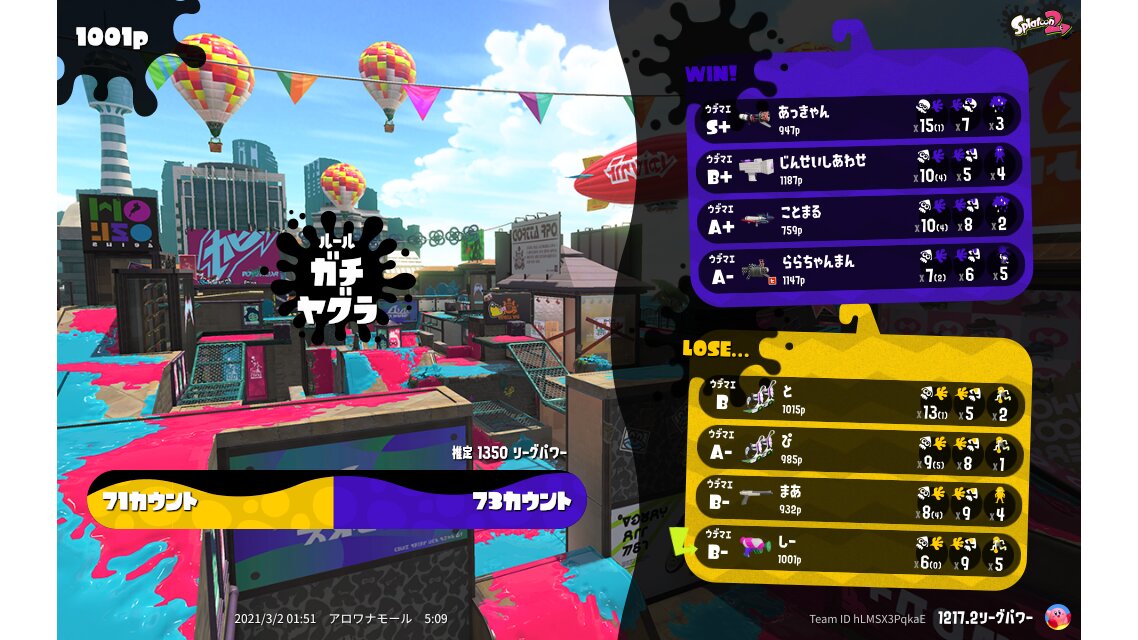Choose the じんせいしあわせ player row
This screenshot has width=1138, height=640.
(x=860, y=167)
